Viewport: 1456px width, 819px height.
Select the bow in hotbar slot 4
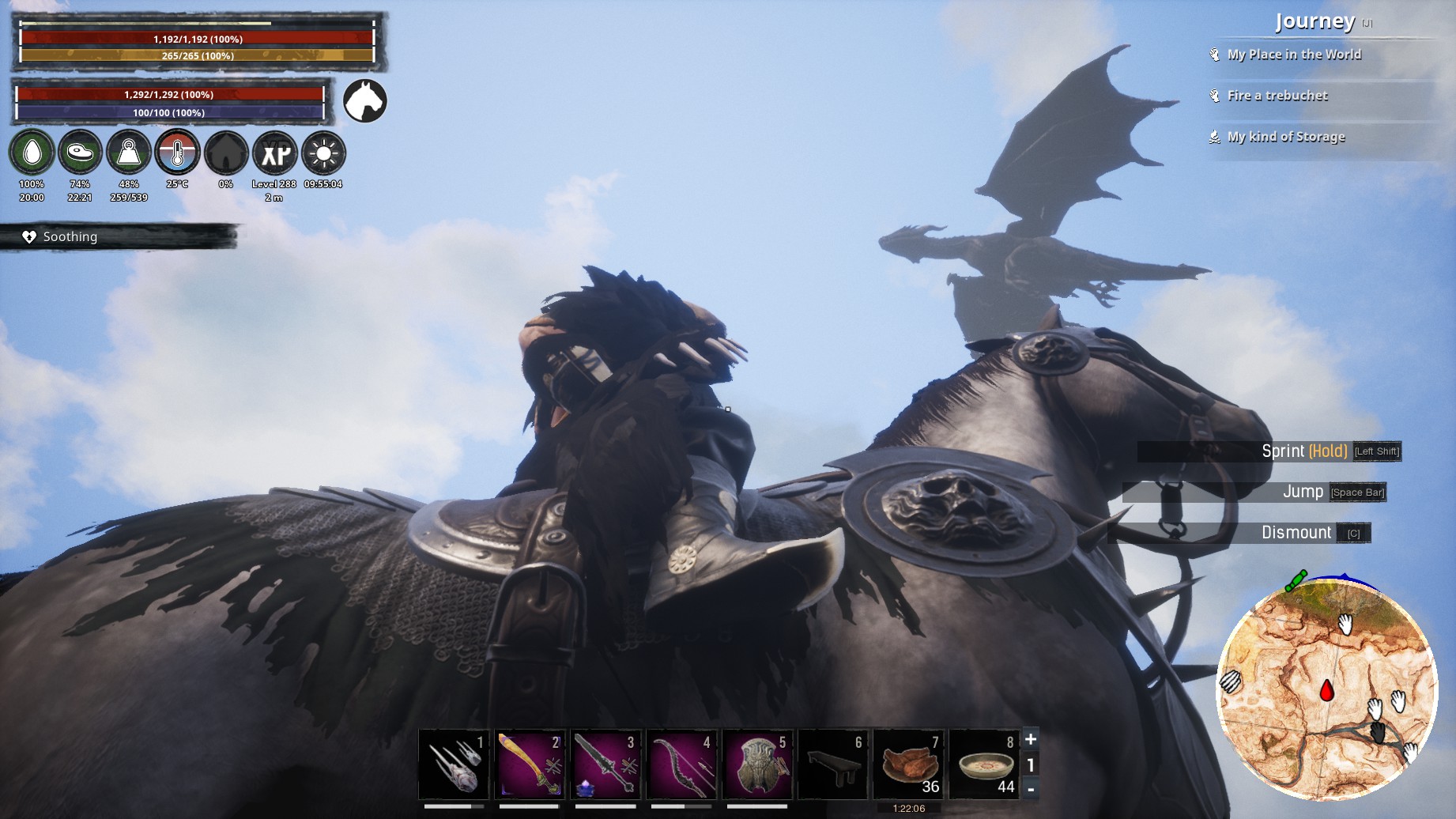click(x=681, y=764)
